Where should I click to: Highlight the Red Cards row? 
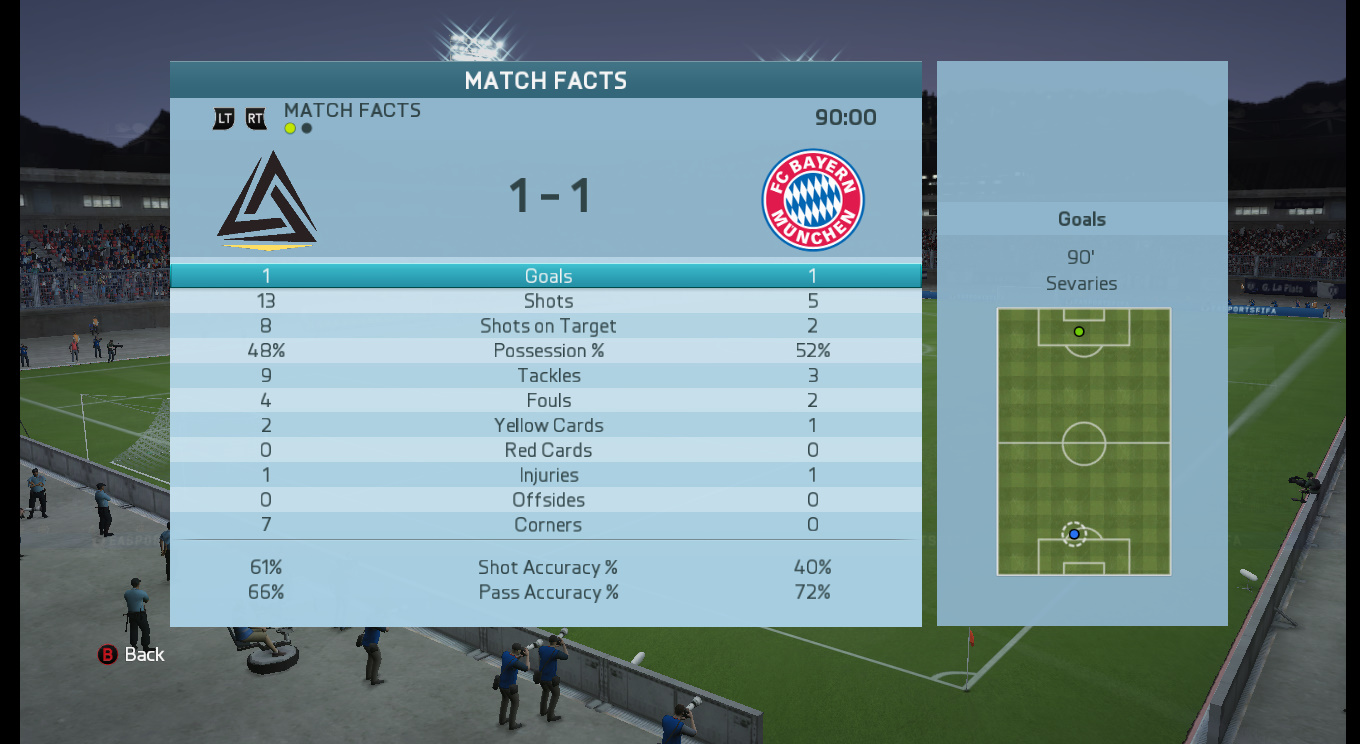click(547, 451)
